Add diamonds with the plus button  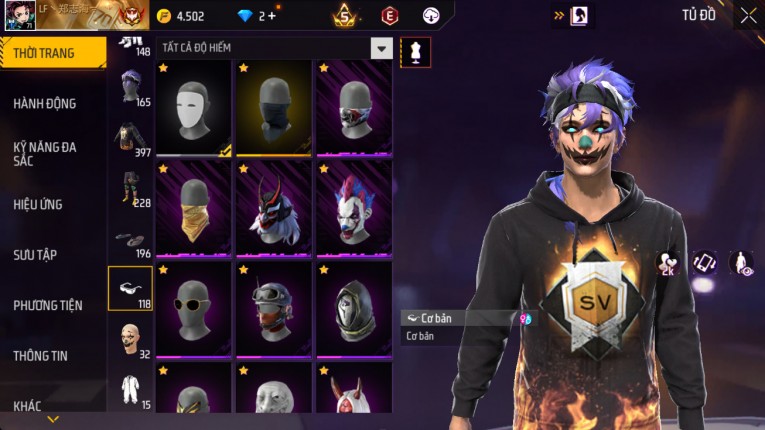point(273,15)
